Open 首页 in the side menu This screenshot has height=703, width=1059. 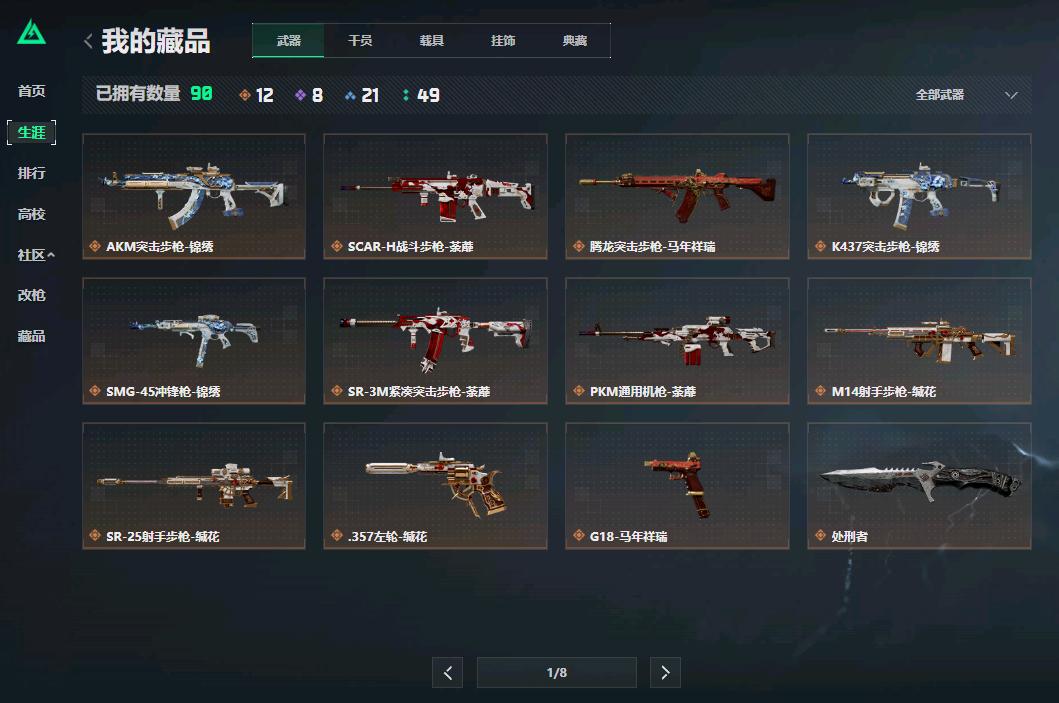tap(32, 91)
